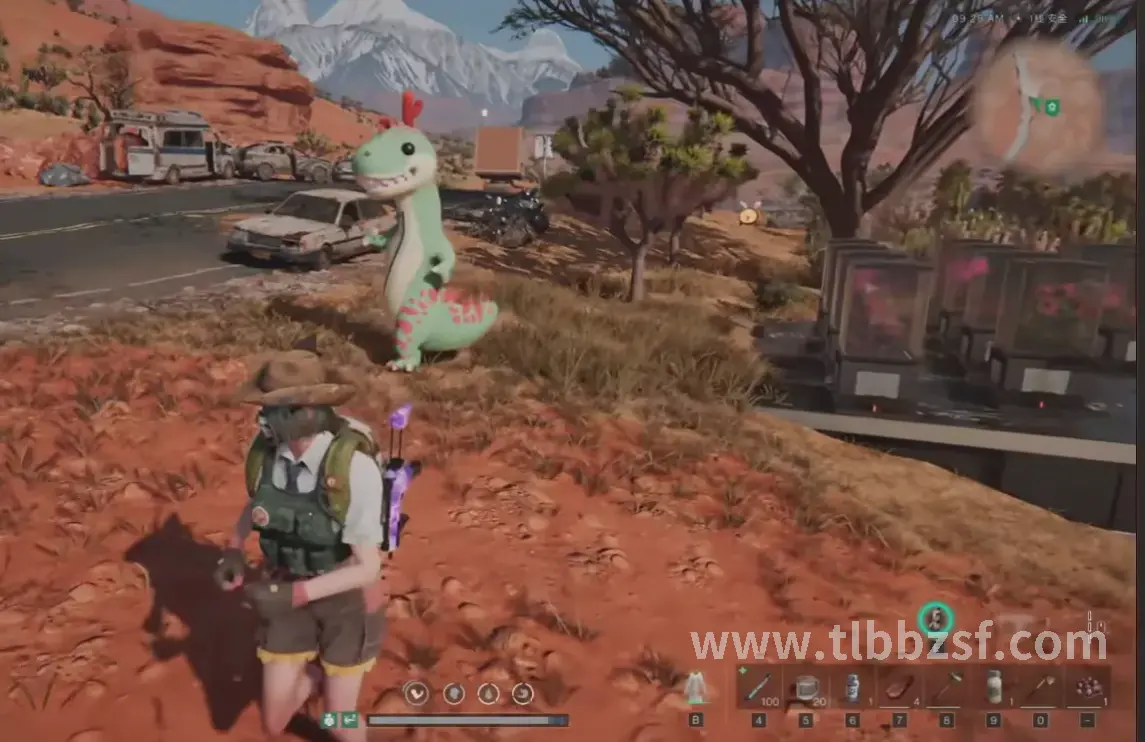This screenshot has height=742, width=1145.
Task: Click the checkmark status icon
Action: pyautogui.click(x=416, y=692)
